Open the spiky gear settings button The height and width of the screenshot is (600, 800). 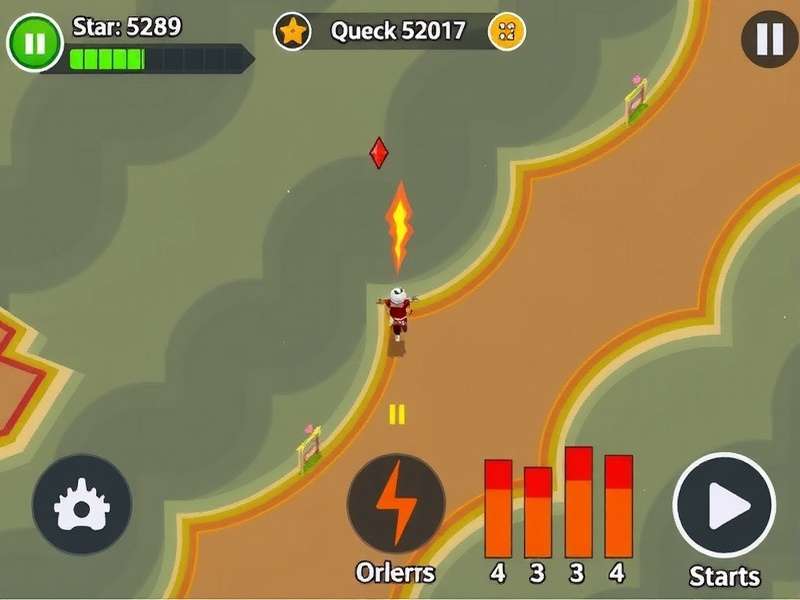(82, 505)
